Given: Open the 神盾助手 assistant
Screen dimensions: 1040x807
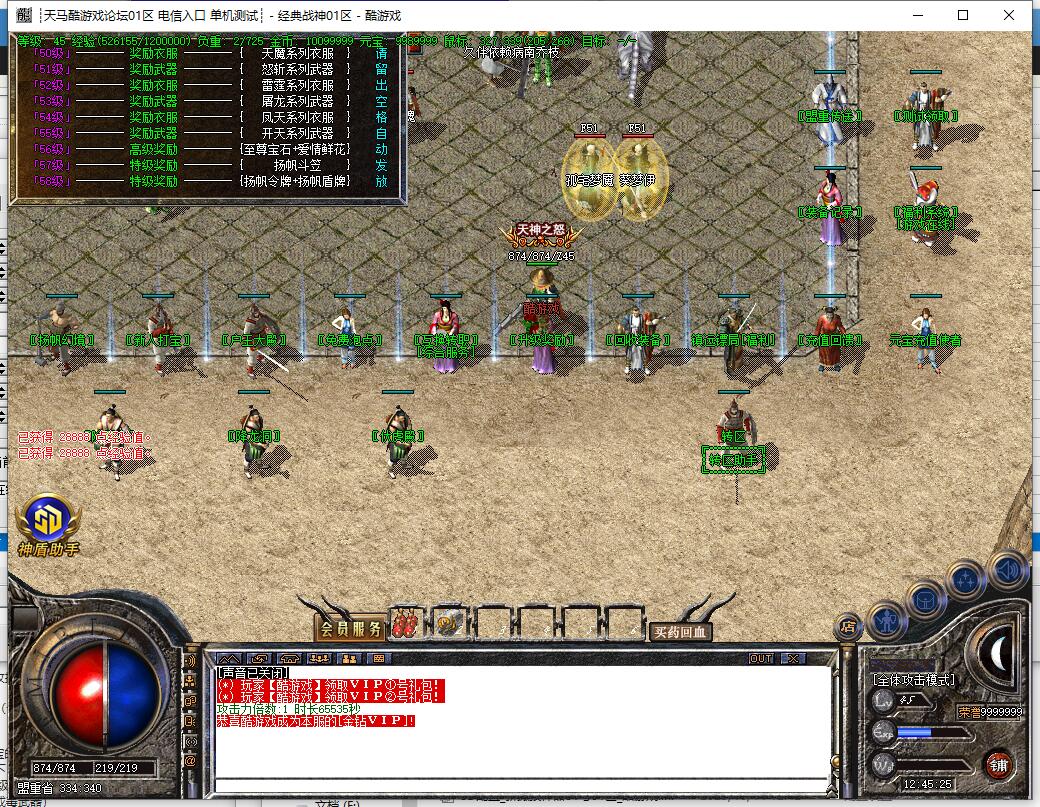Looking at the screenshot, I should [47, 523].
